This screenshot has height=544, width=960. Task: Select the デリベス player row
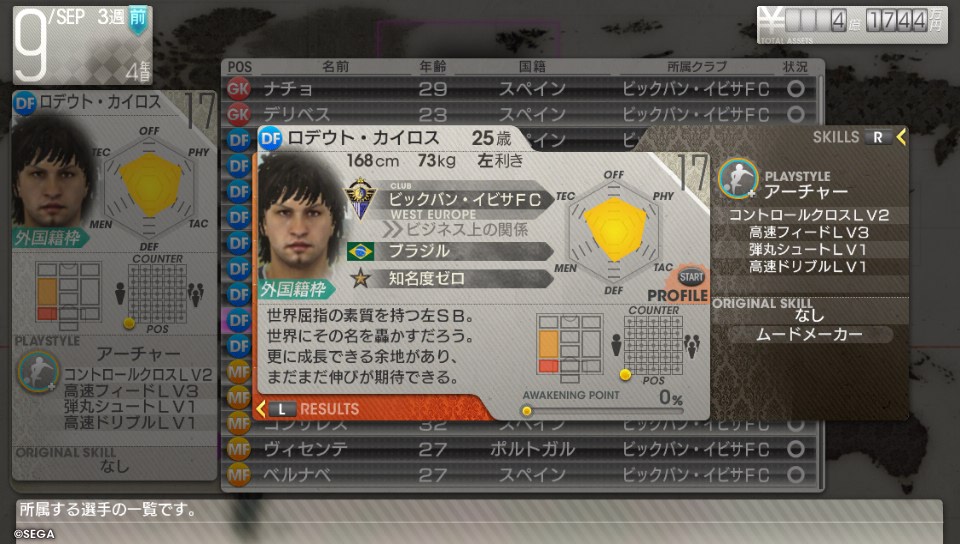point(520,113)
